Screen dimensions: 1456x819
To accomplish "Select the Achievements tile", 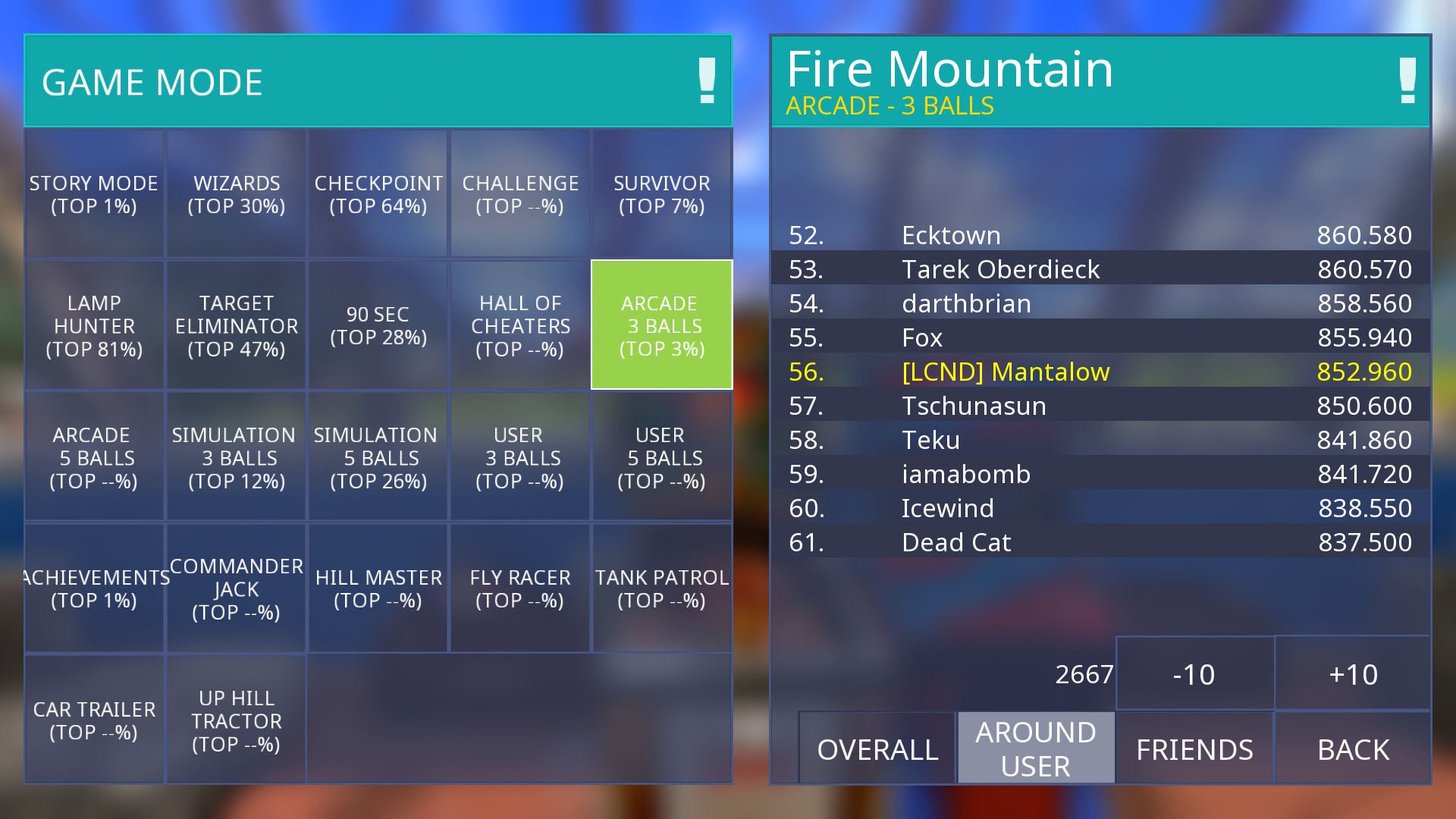I will (x=94, y=588).
